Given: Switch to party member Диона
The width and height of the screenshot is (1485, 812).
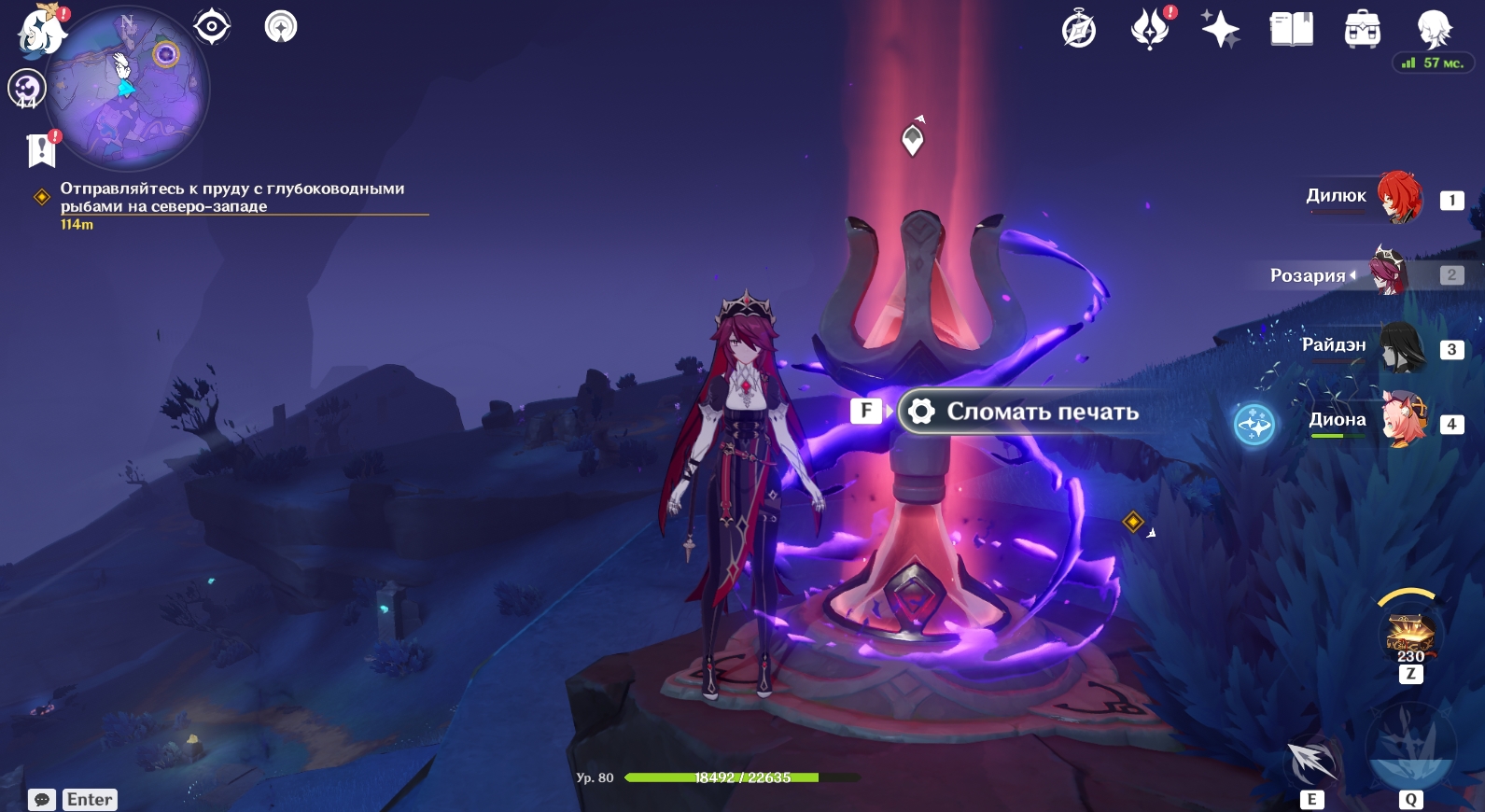Looking at the screenshot, I should tap(1402, 421).
